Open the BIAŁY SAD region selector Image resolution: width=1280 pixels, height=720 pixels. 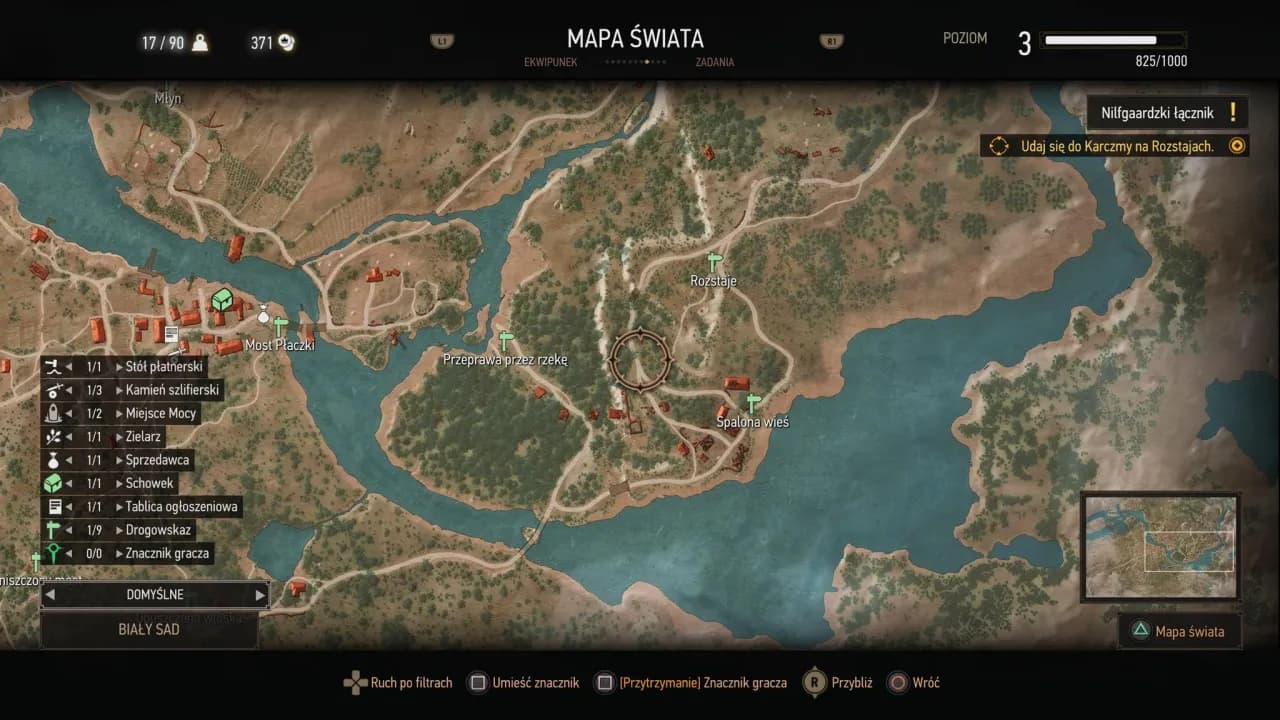pos(148,629)
